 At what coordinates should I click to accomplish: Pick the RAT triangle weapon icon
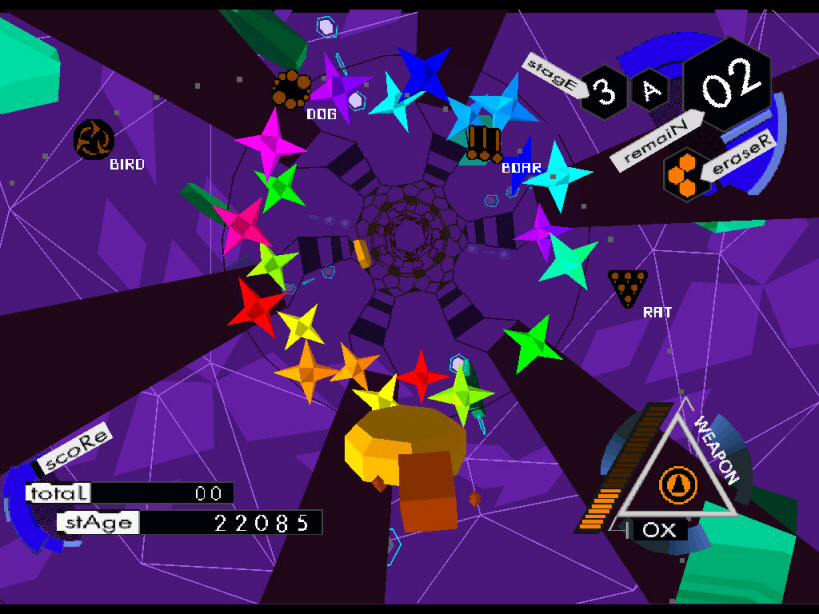(x=627, y=287)
